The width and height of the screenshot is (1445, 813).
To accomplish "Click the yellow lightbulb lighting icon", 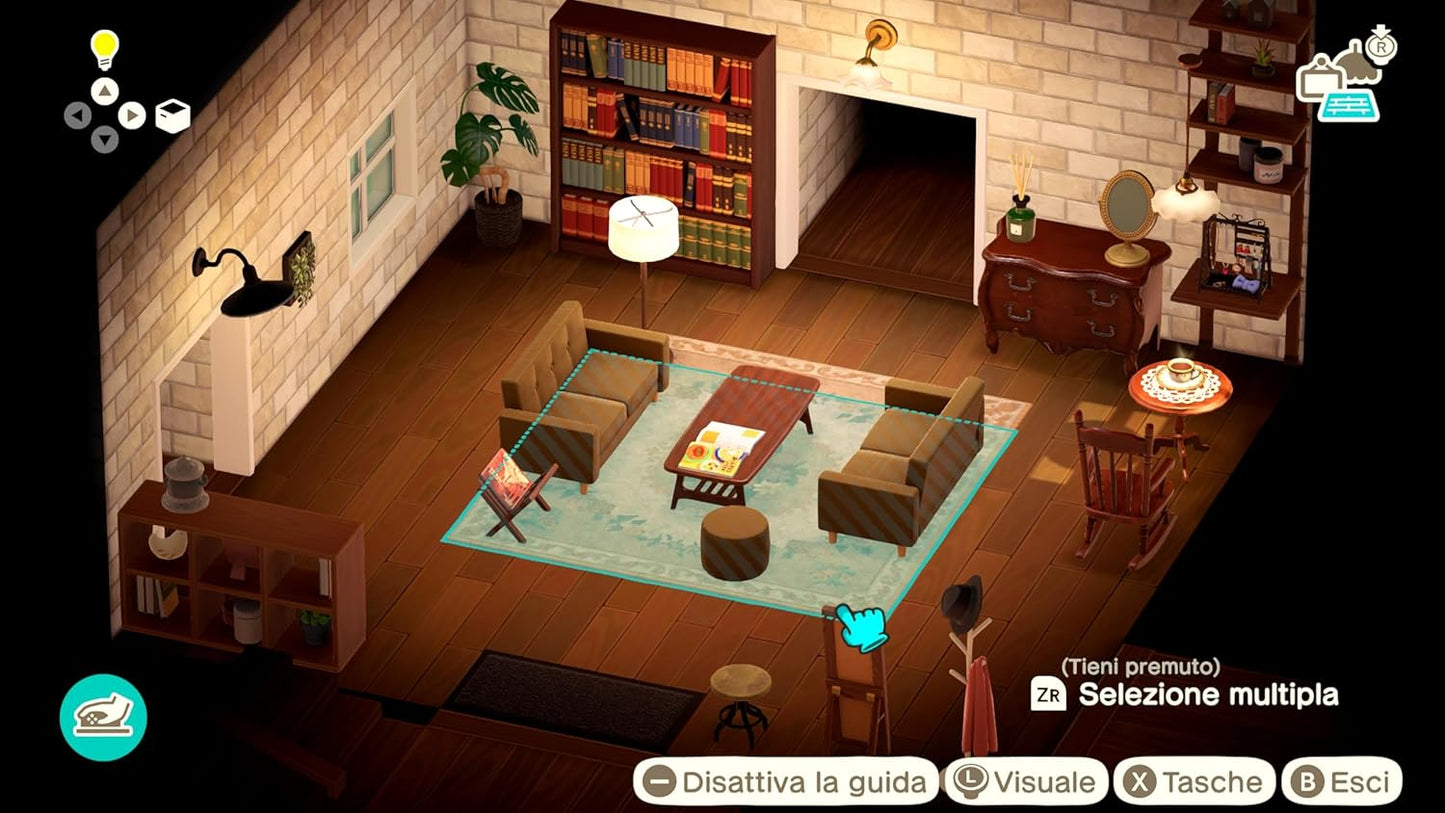I will pyautogui.click(x=104, y=46).
